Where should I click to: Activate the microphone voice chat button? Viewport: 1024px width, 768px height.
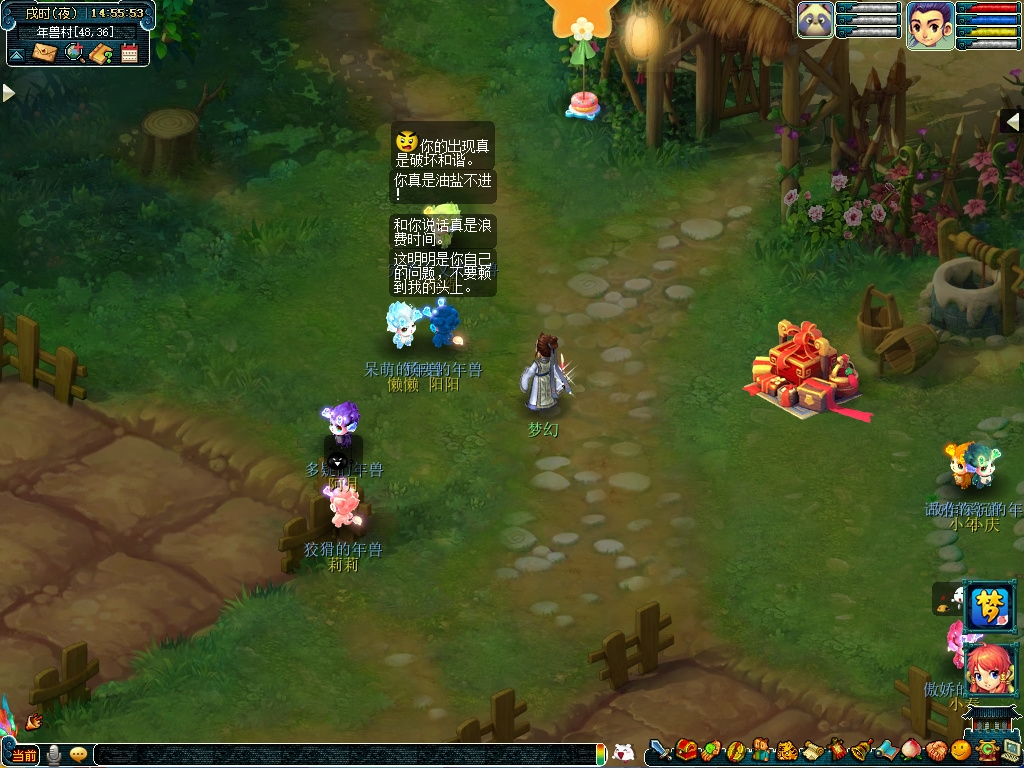[x=54, y=755]
